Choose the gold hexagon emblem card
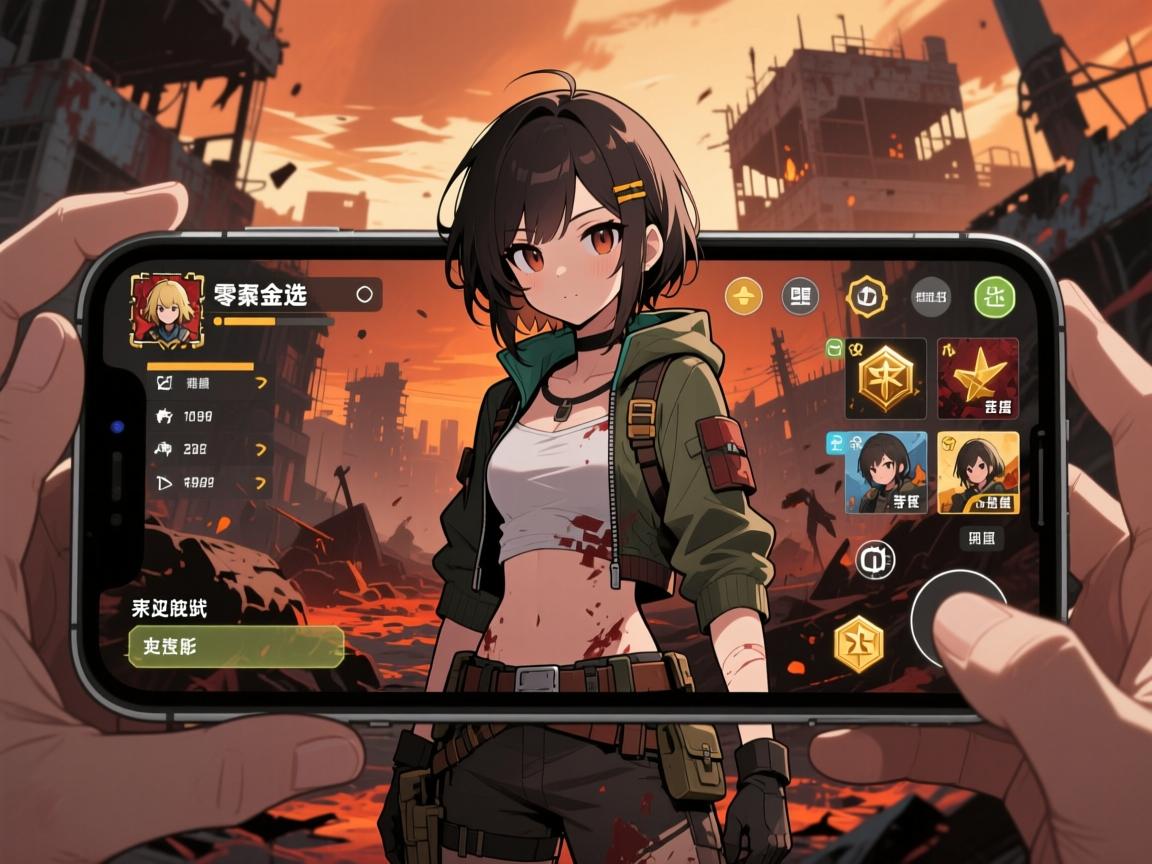 (x=885, y=378)
